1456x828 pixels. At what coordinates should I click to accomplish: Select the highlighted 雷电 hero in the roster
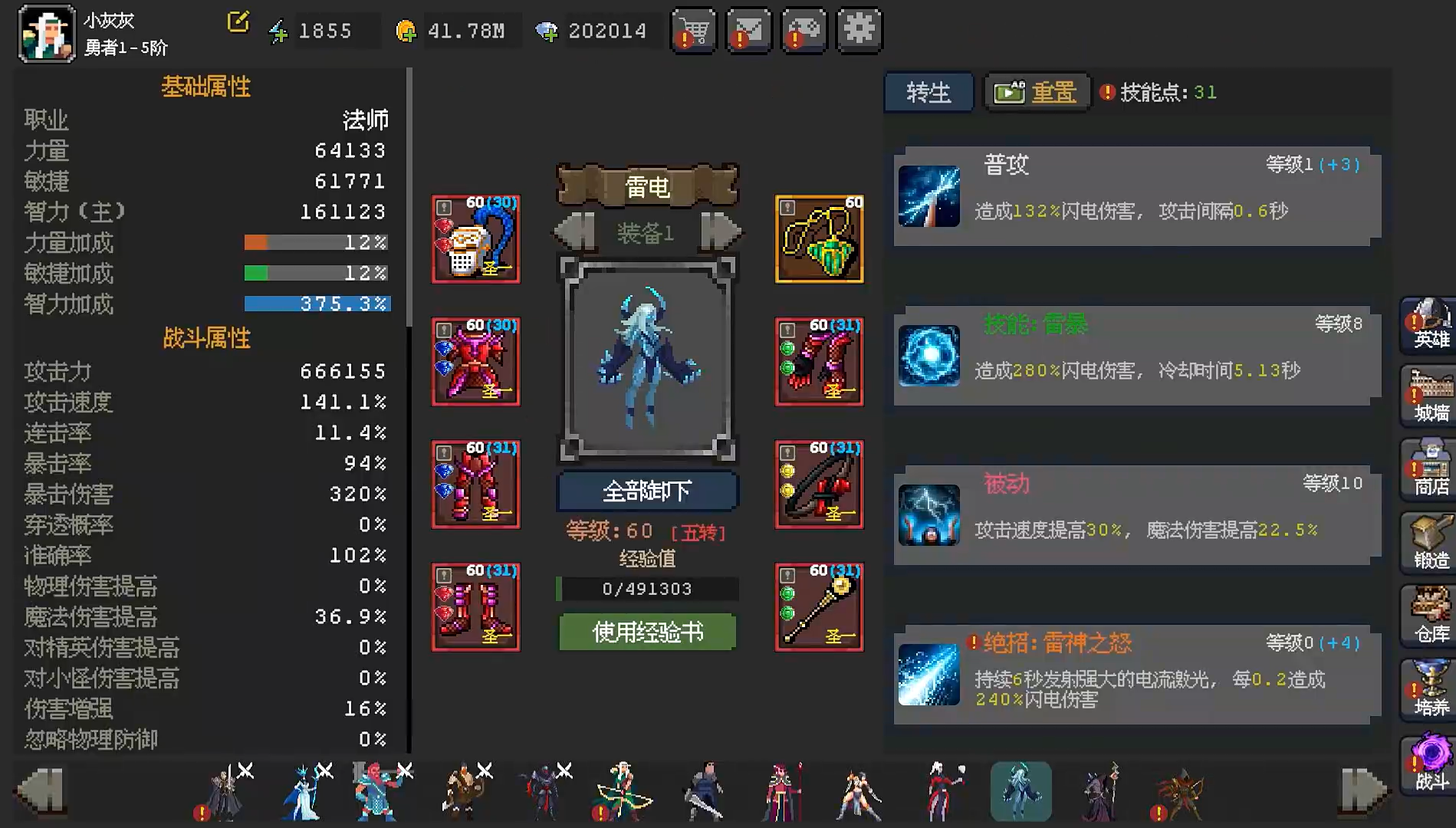tap(1020, 791)
